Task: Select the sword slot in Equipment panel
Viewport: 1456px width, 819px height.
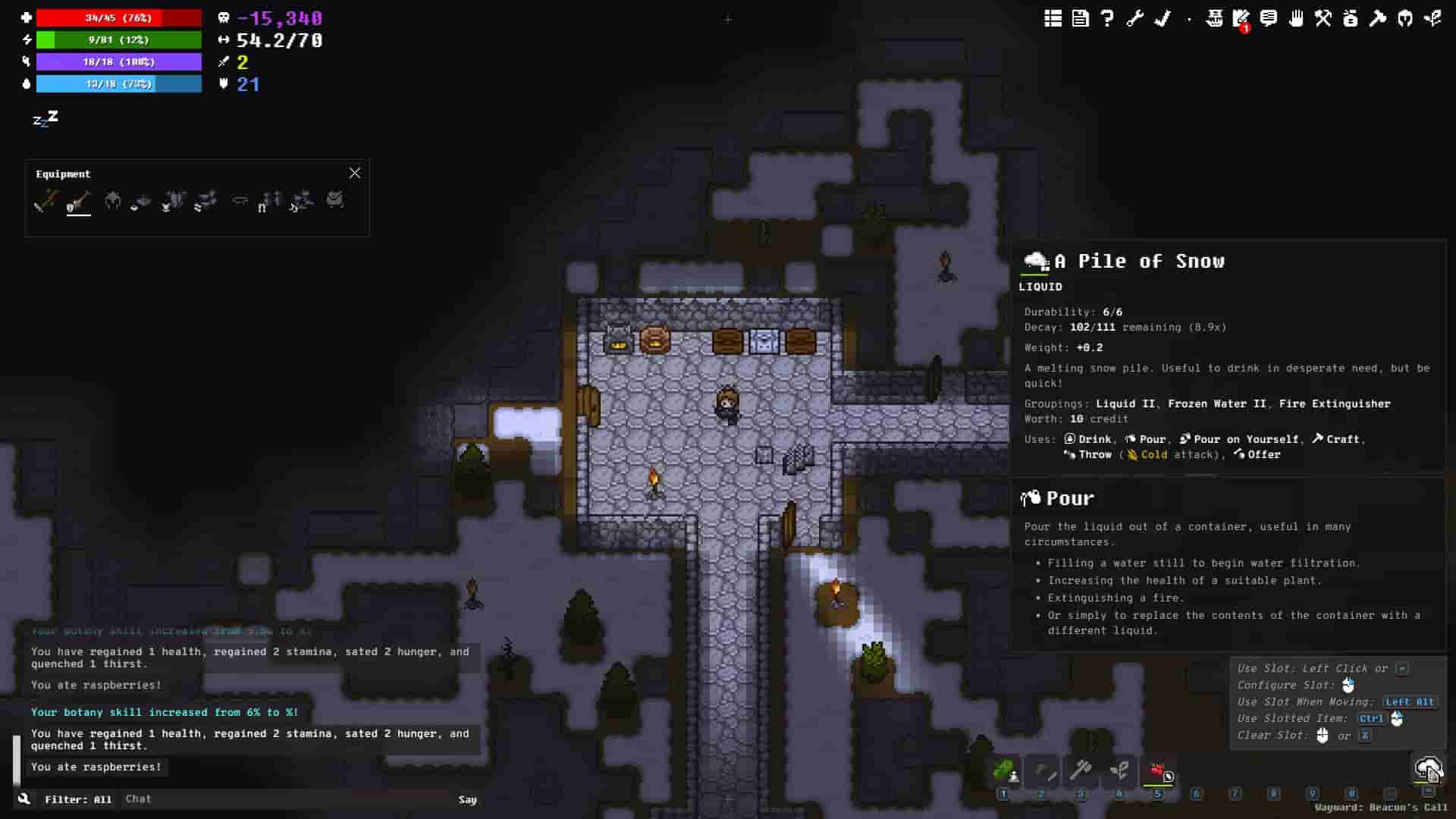Action: coord(46,201)
